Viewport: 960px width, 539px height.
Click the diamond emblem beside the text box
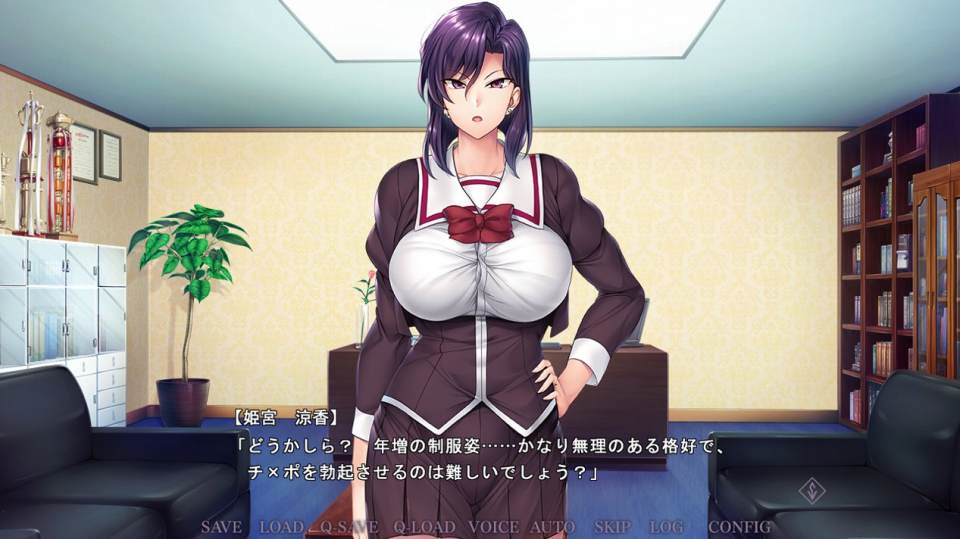810,491
